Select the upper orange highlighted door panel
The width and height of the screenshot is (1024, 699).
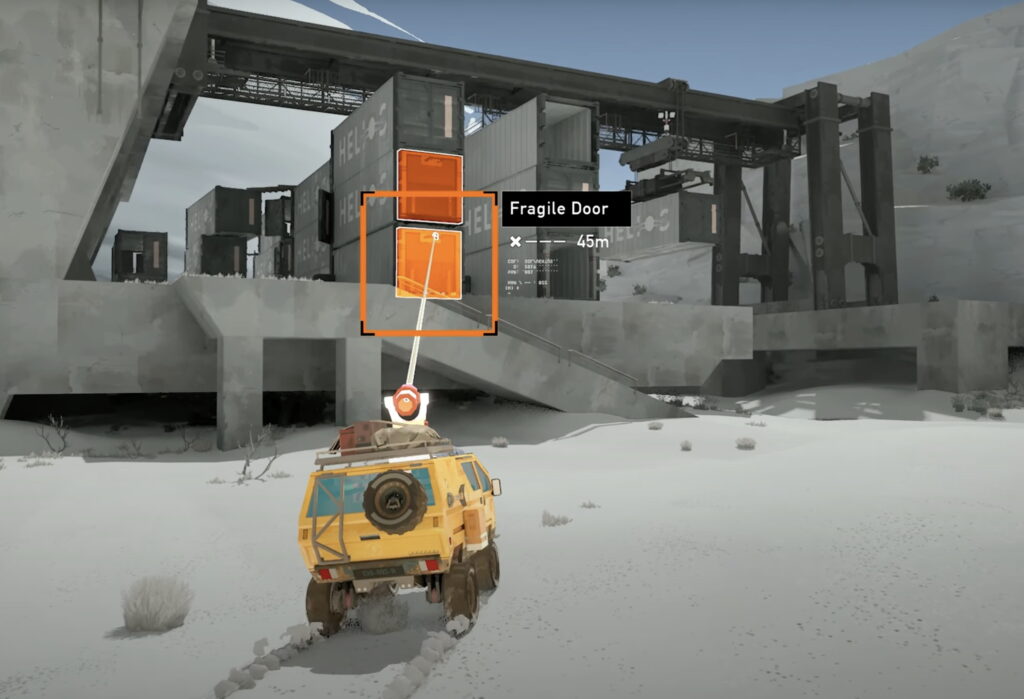pos(429,186)
